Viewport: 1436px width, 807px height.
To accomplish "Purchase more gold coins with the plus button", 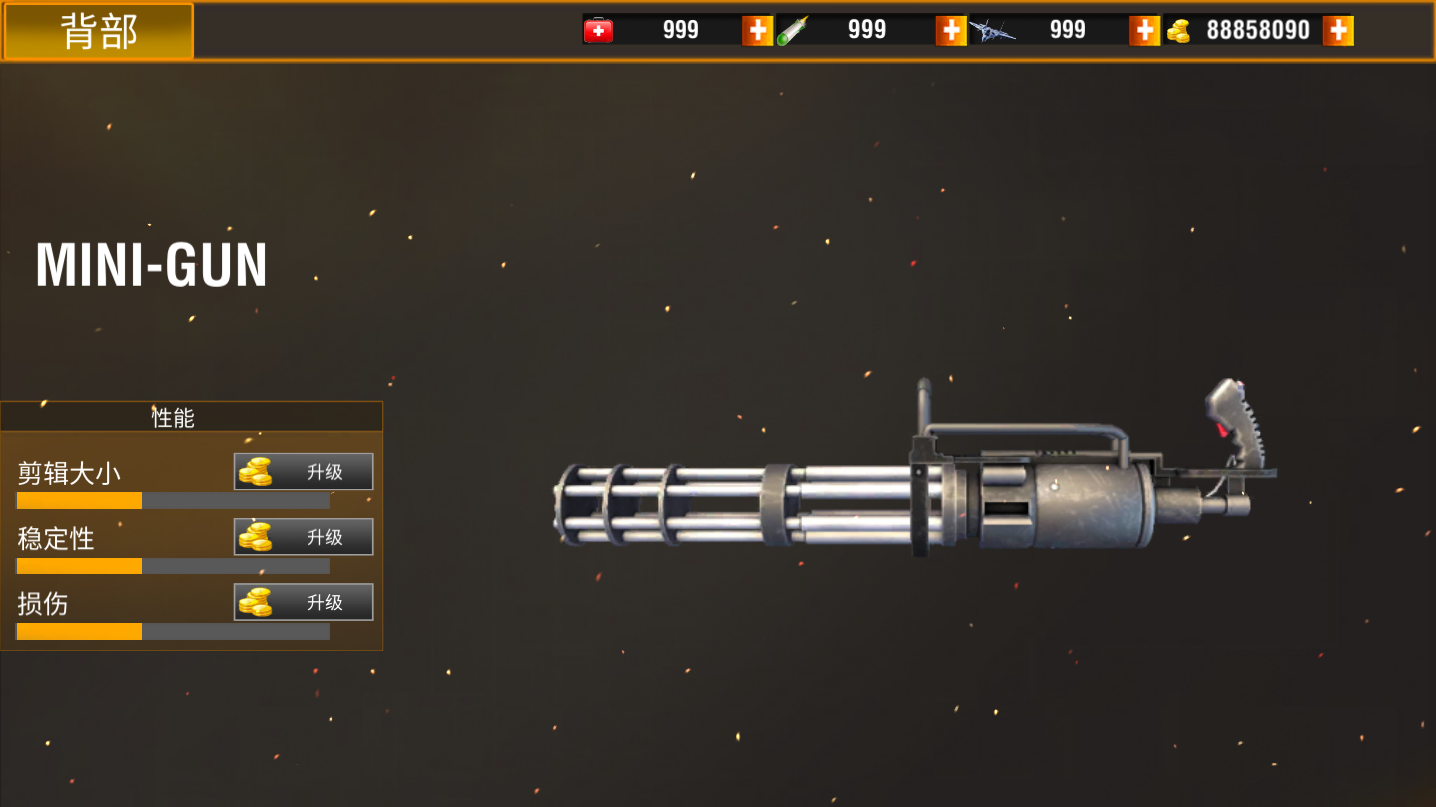I will 1337,31.
